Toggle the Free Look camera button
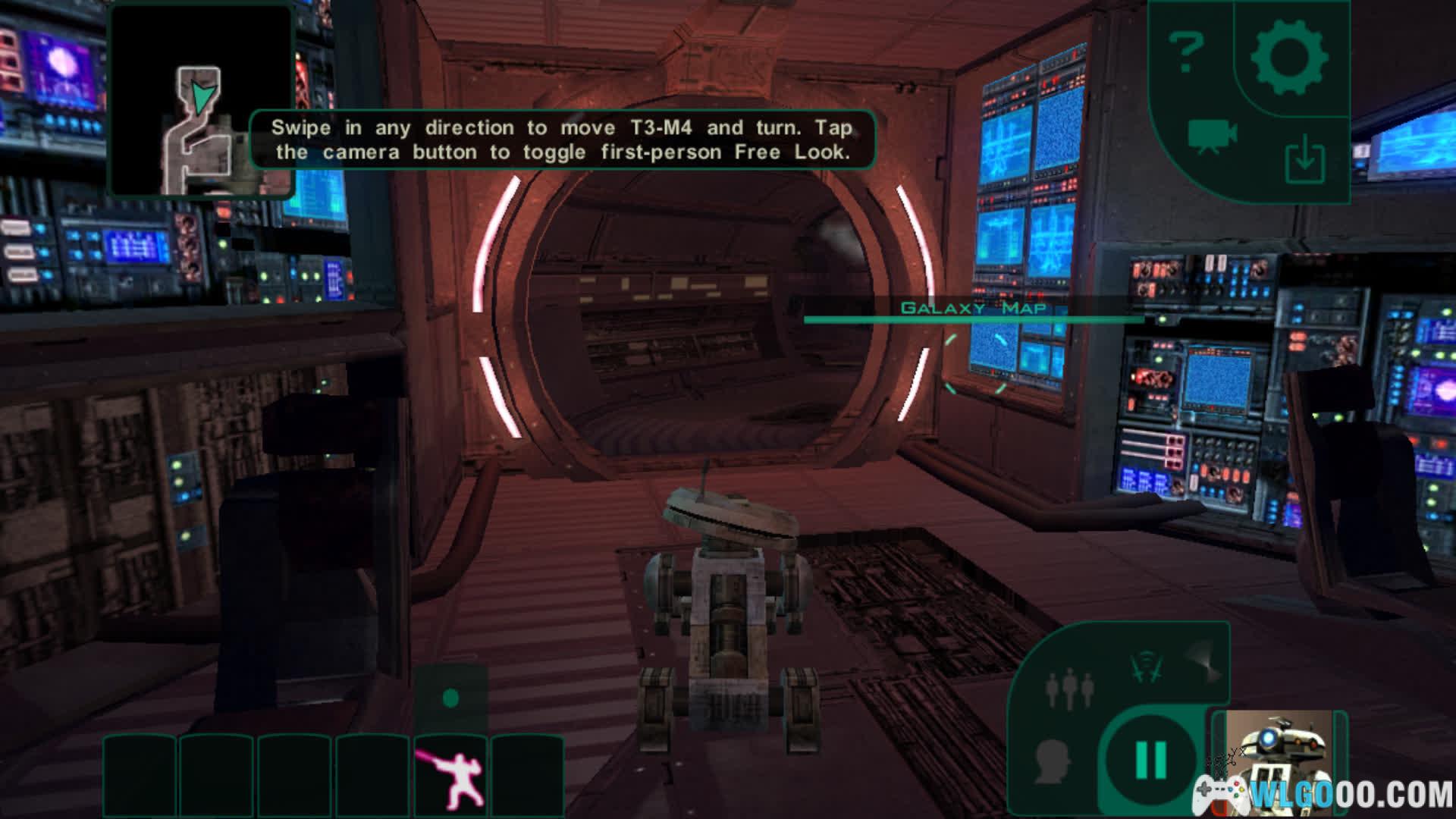 pos(1211,137)
